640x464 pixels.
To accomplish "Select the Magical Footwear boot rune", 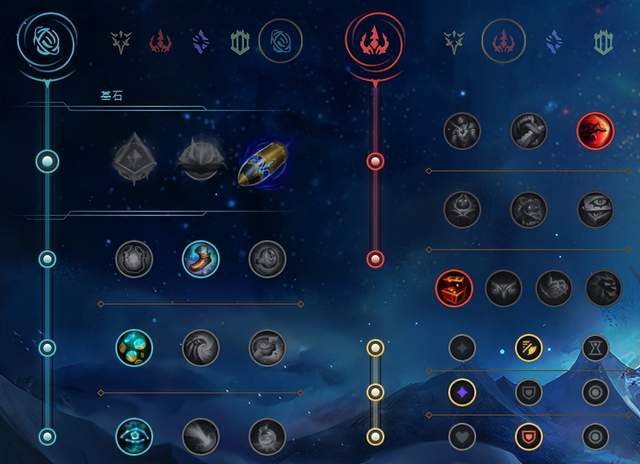I will pos(200,259).
